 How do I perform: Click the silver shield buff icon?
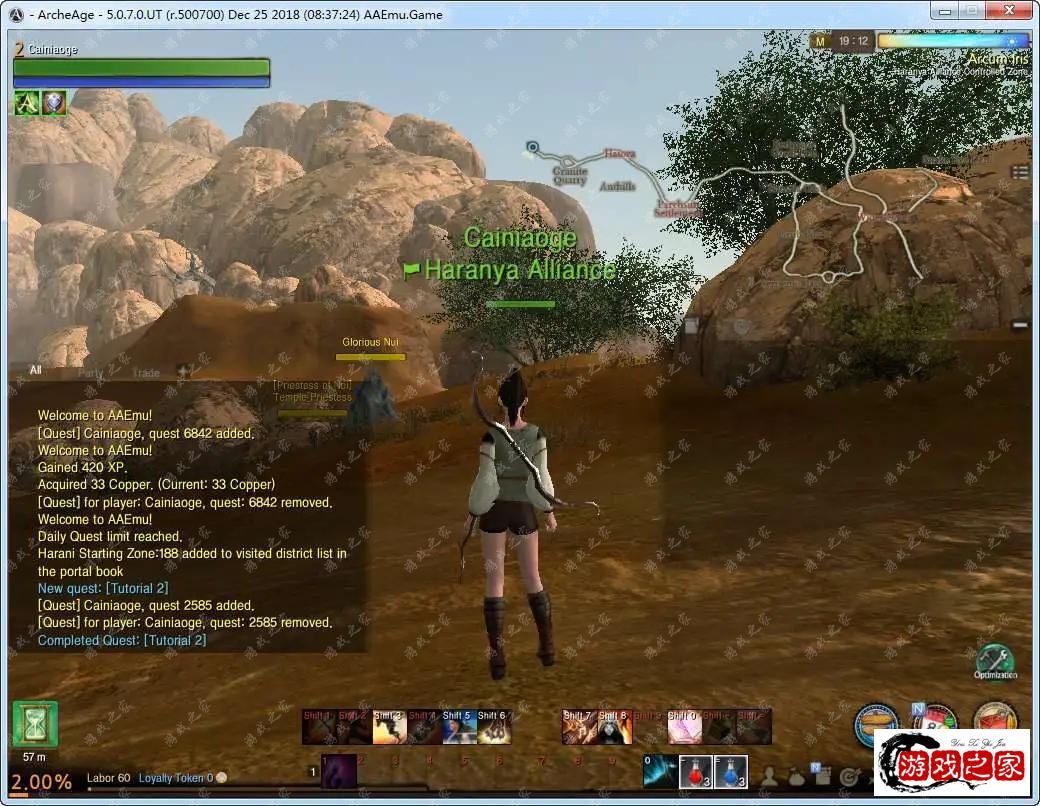tap(53, 102)
